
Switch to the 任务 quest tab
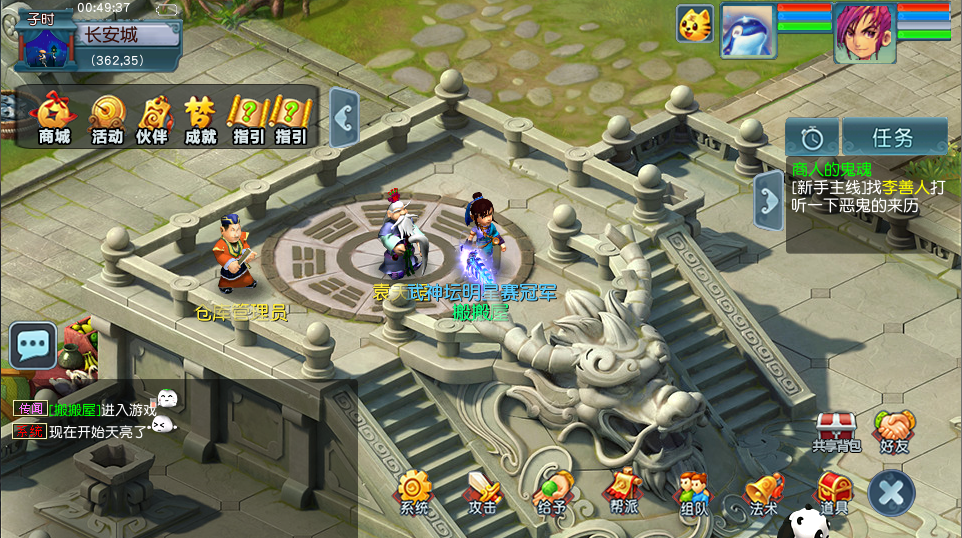pos(893,137)
